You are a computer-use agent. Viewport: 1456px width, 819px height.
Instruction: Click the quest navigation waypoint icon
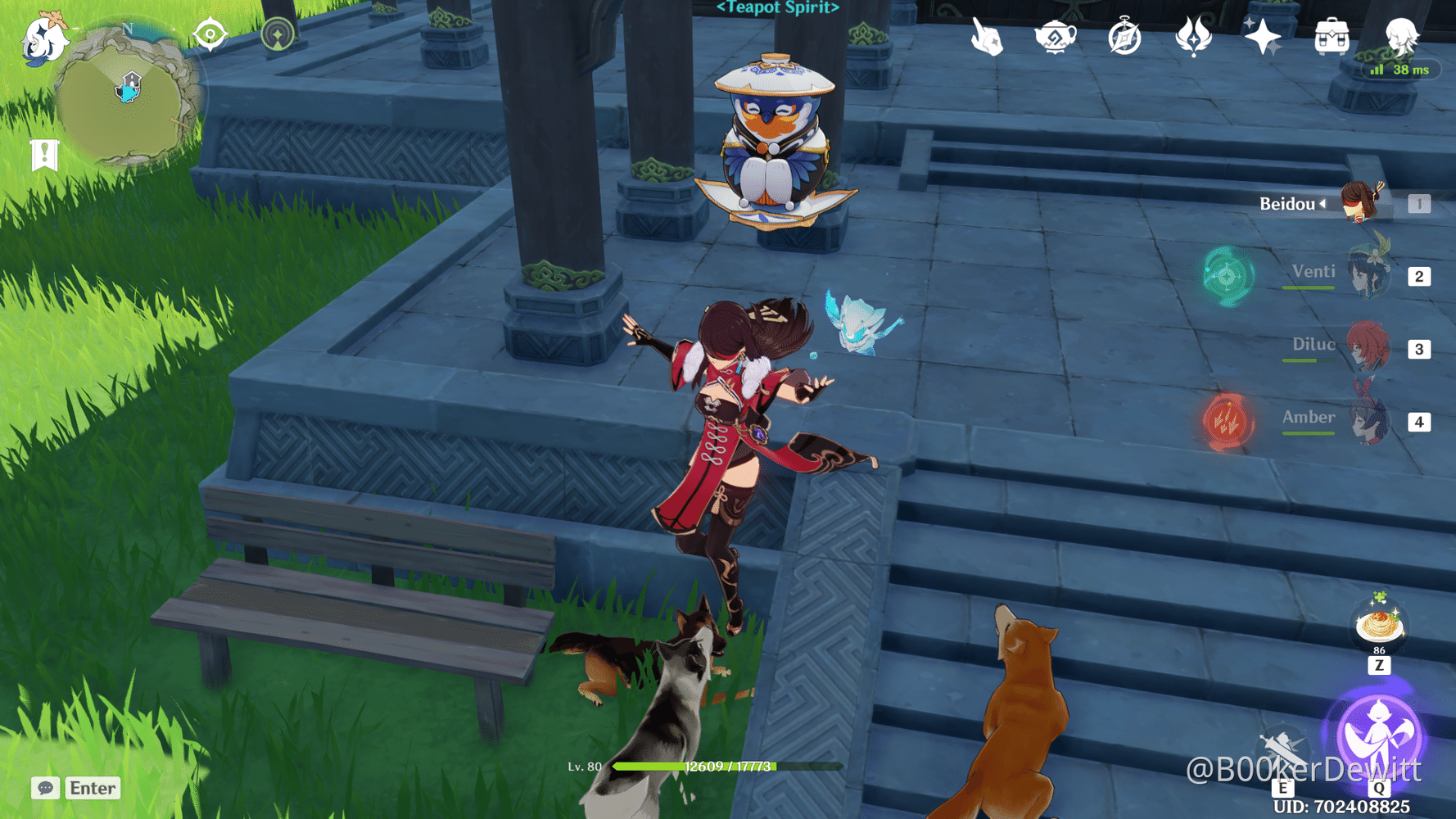(x=209, y=34)
